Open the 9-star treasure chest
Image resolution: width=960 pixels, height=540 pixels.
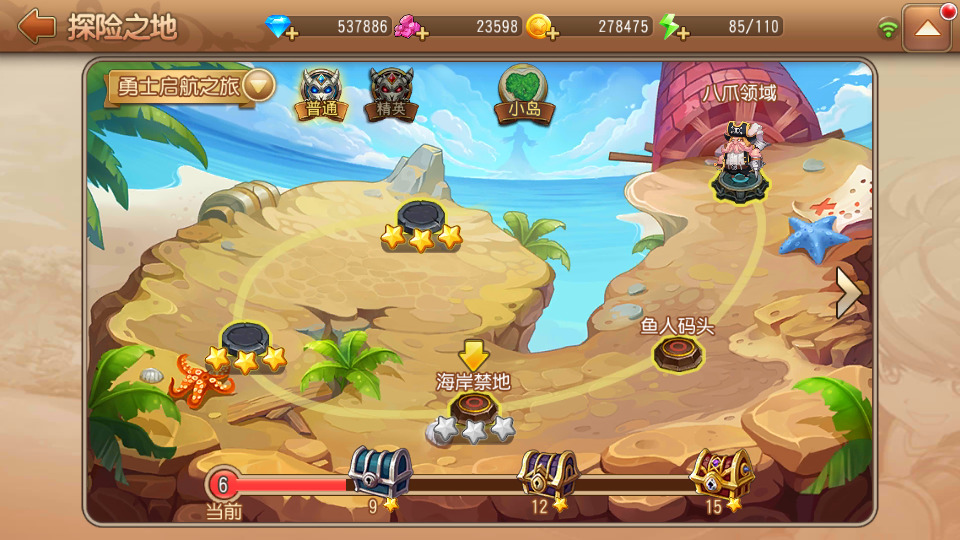tap(380, 471)
